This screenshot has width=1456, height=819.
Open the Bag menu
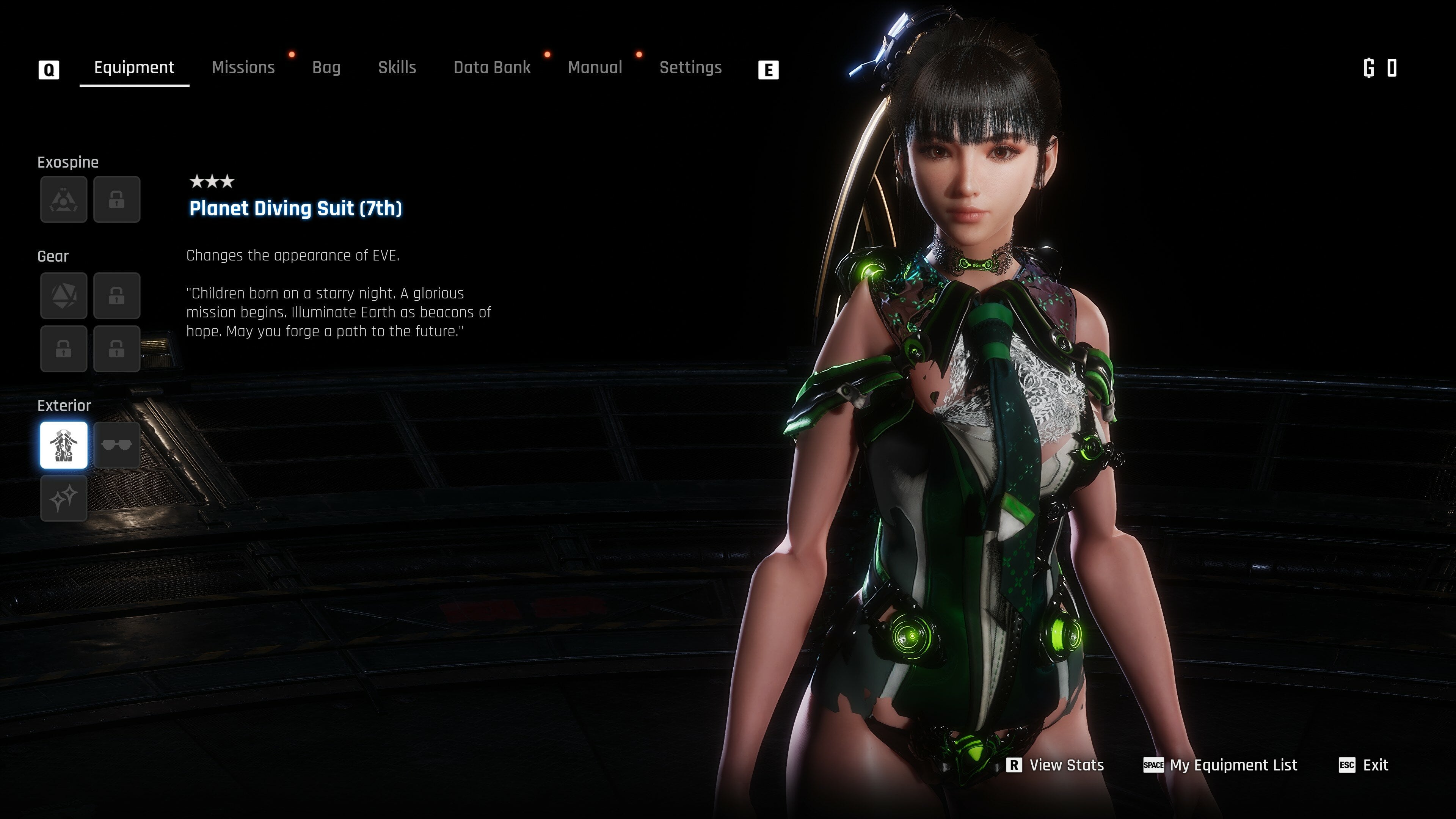(327, 67)
